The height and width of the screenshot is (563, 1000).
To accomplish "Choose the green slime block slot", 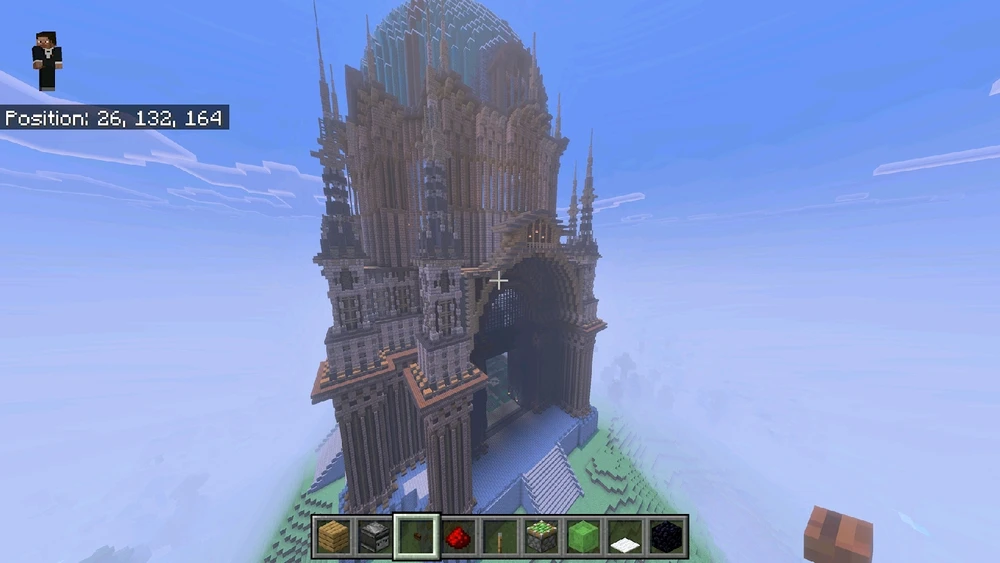I will [x=583, y=537].
